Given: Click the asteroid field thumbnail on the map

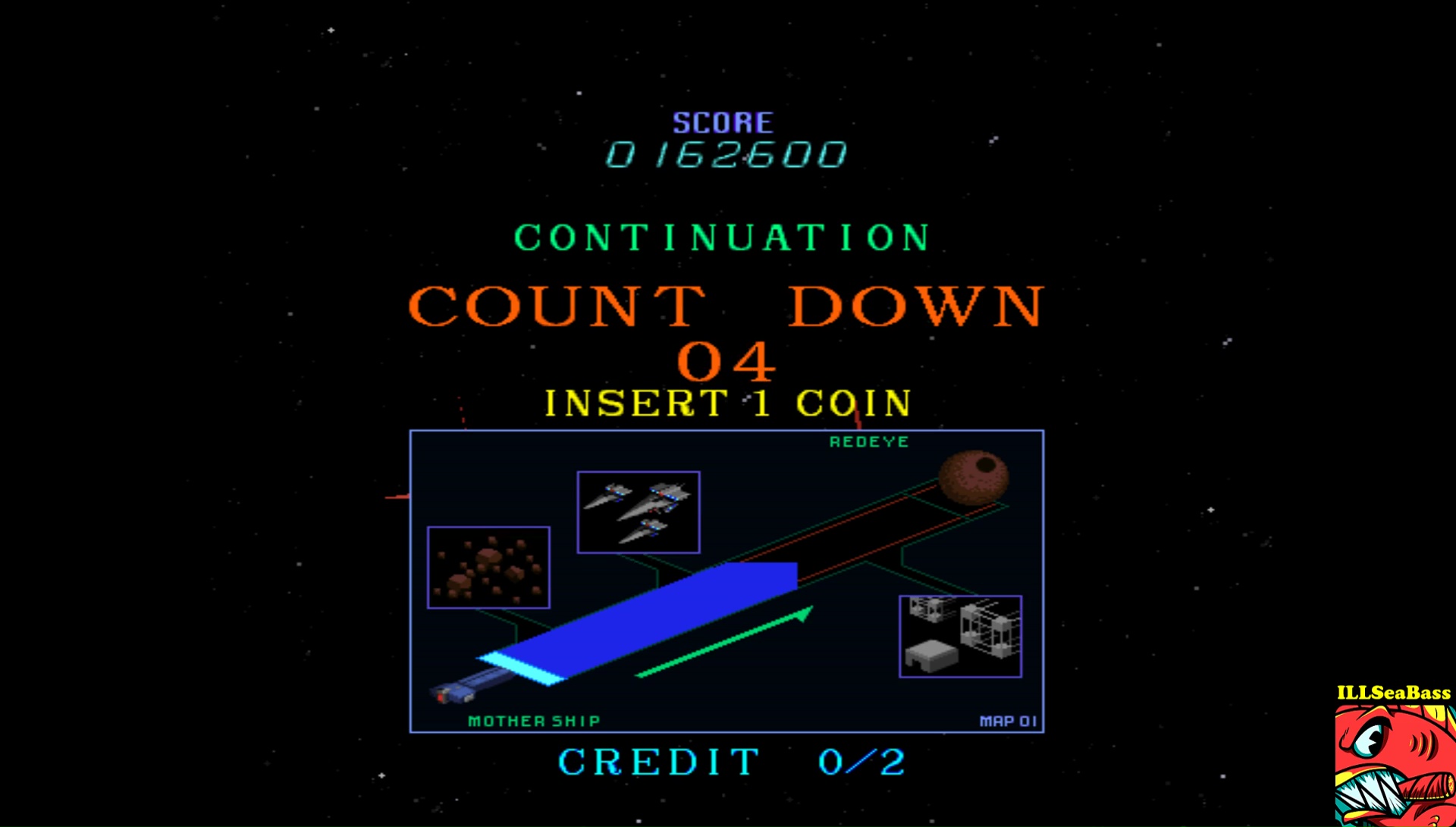Looking at the screenshot, I should (488, 568).
